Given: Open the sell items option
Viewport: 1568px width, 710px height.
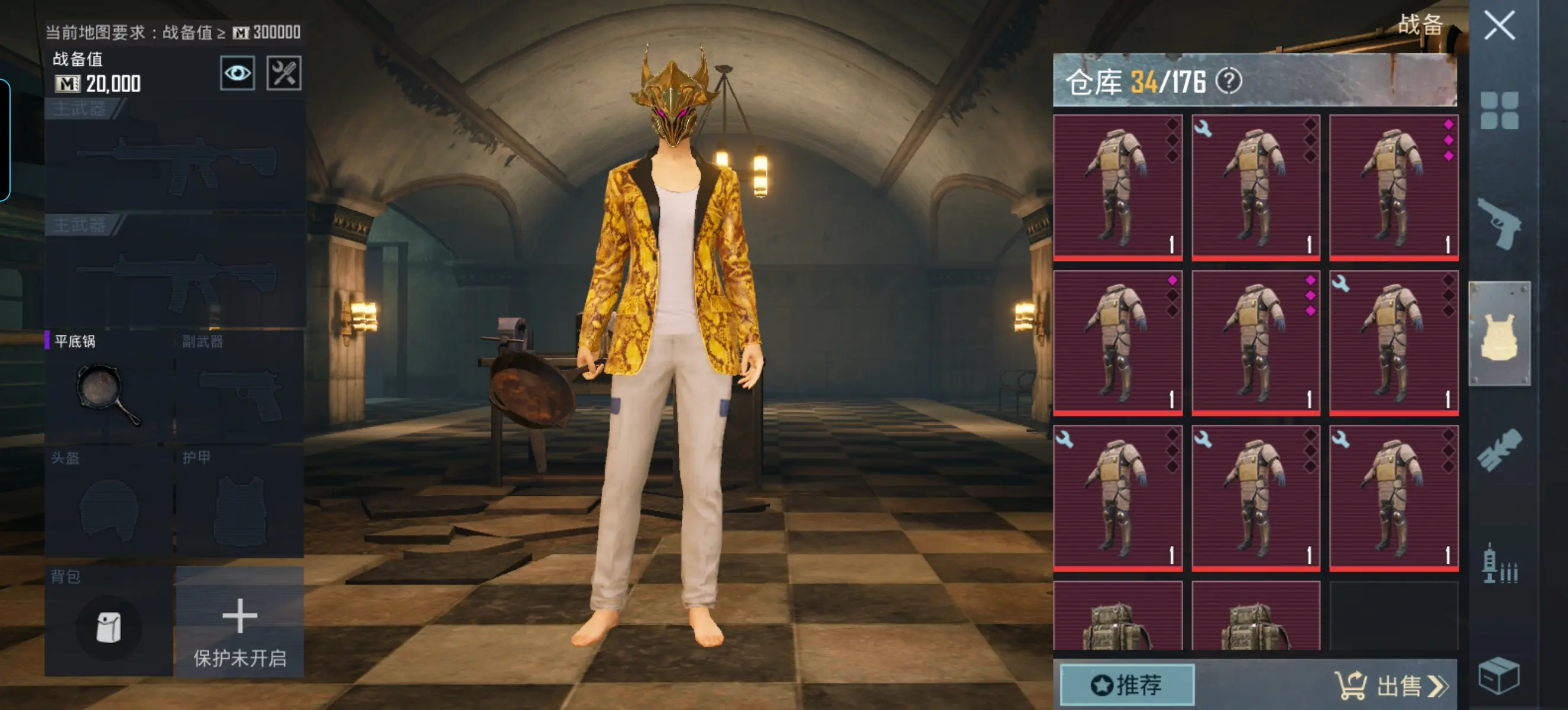Looking at the screenshot, I should point(1391,686).
